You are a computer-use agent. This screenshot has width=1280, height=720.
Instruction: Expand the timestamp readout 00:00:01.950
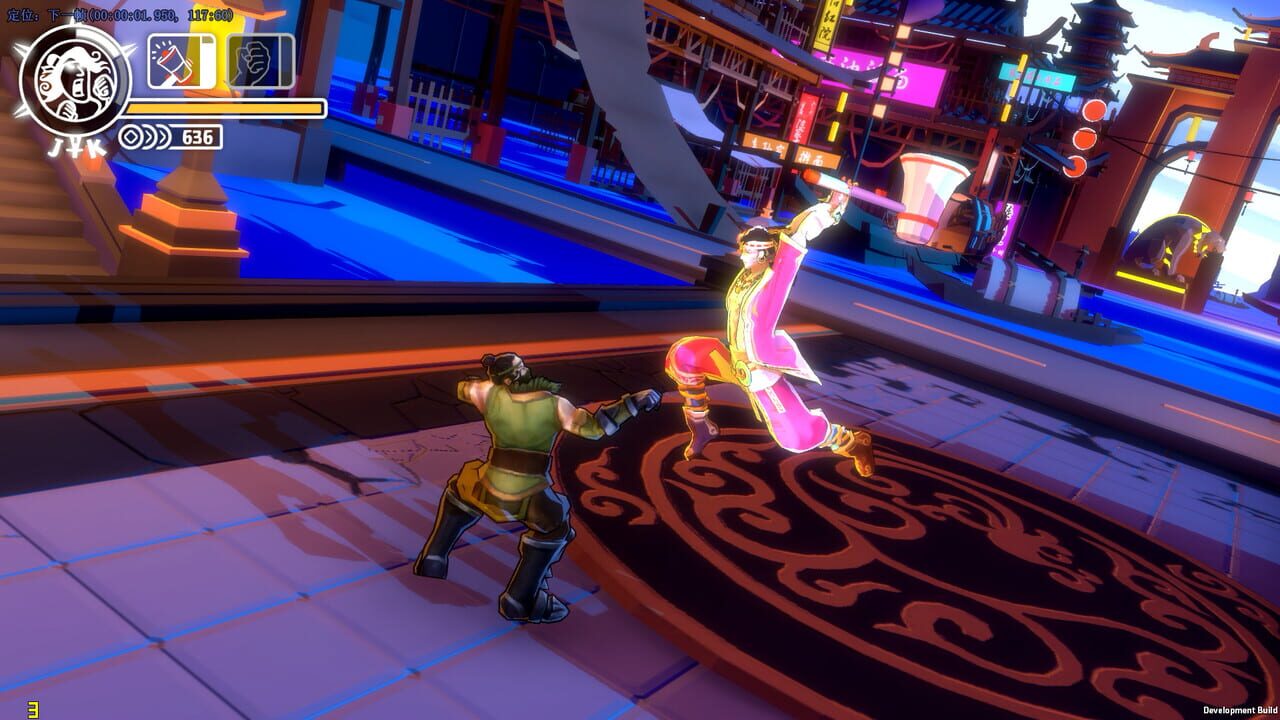click(131, 14)
